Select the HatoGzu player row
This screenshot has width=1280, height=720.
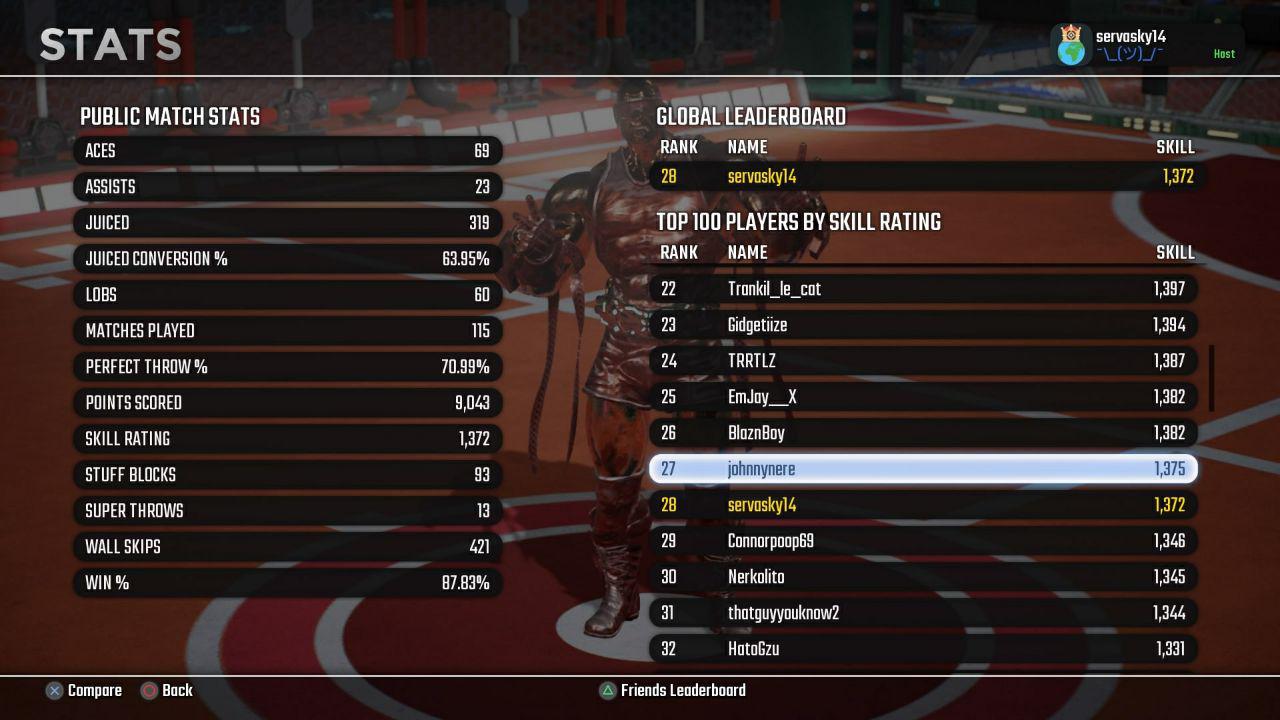pos(922,649)
